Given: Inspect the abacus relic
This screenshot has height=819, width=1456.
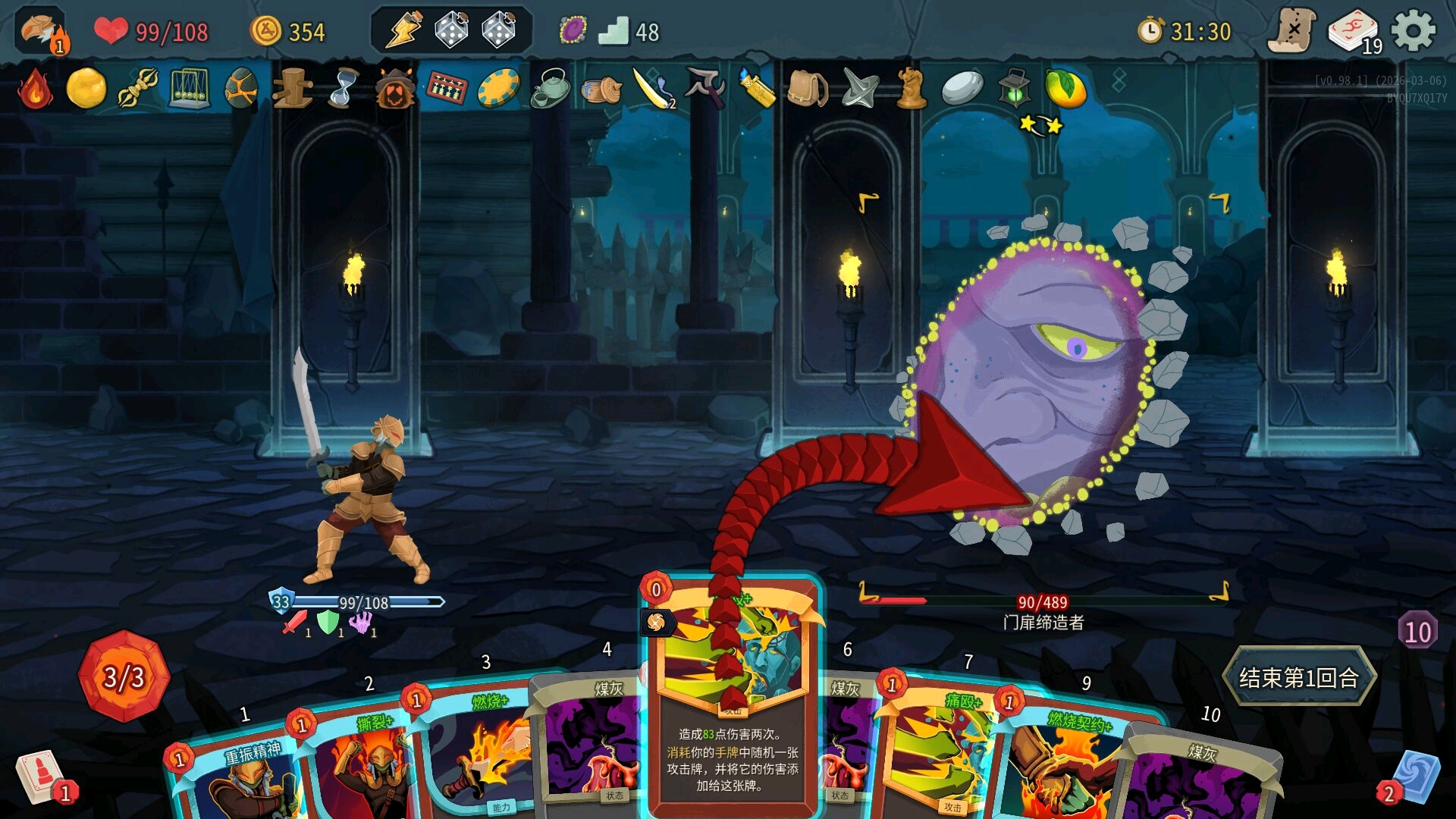Looking at the screenshot, I should click(x=447, y=89).
